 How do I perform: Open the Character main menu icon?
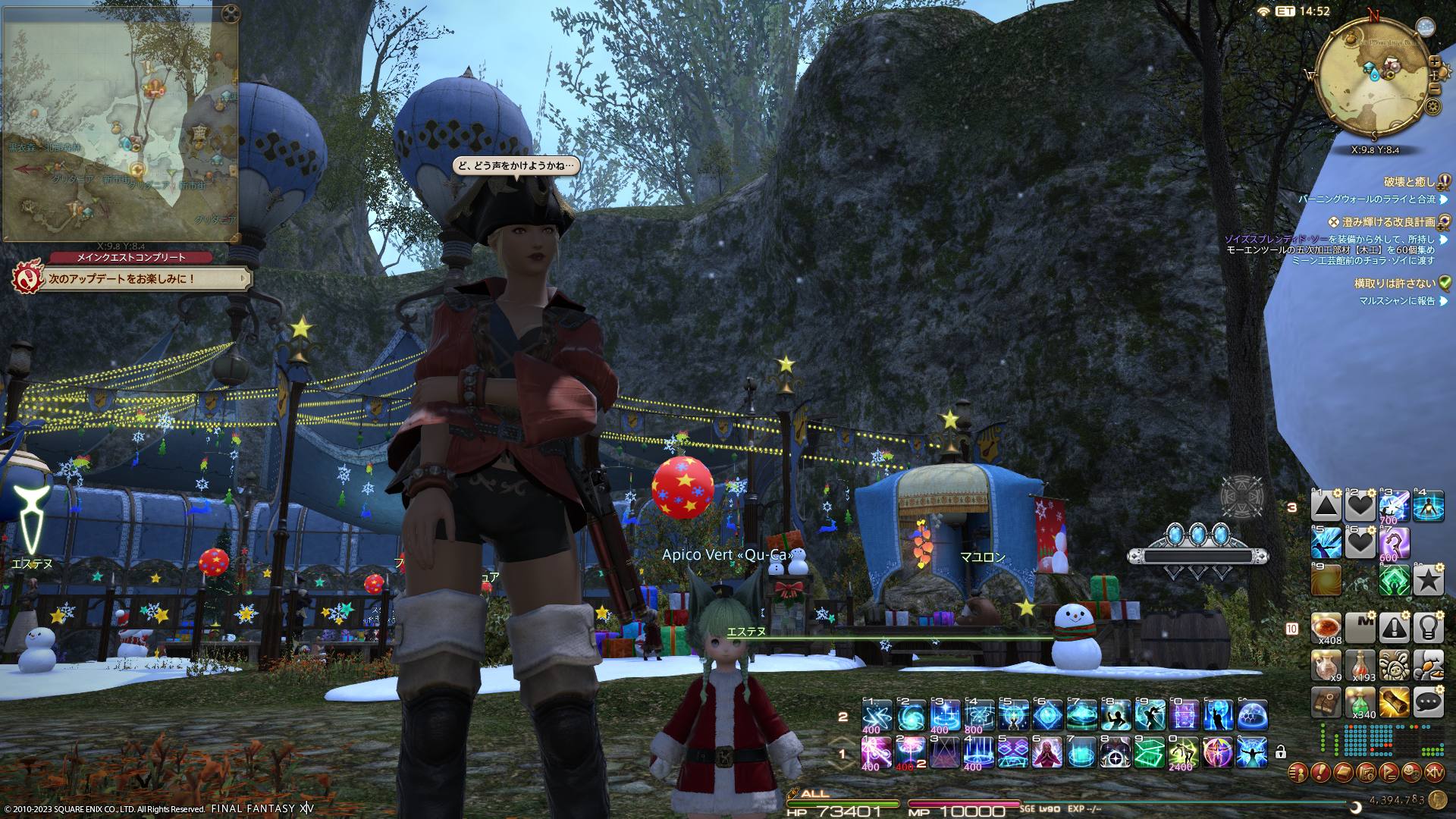(1298, 773)
